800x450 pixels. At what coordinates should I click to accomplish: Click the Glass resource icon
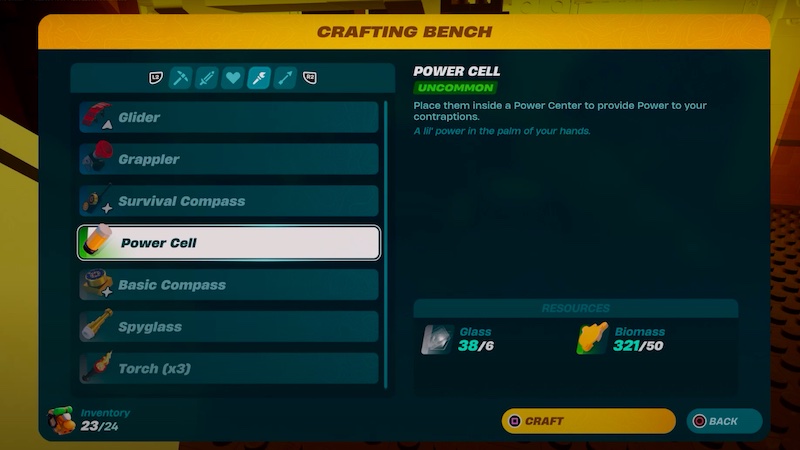[x=437, y=340]
